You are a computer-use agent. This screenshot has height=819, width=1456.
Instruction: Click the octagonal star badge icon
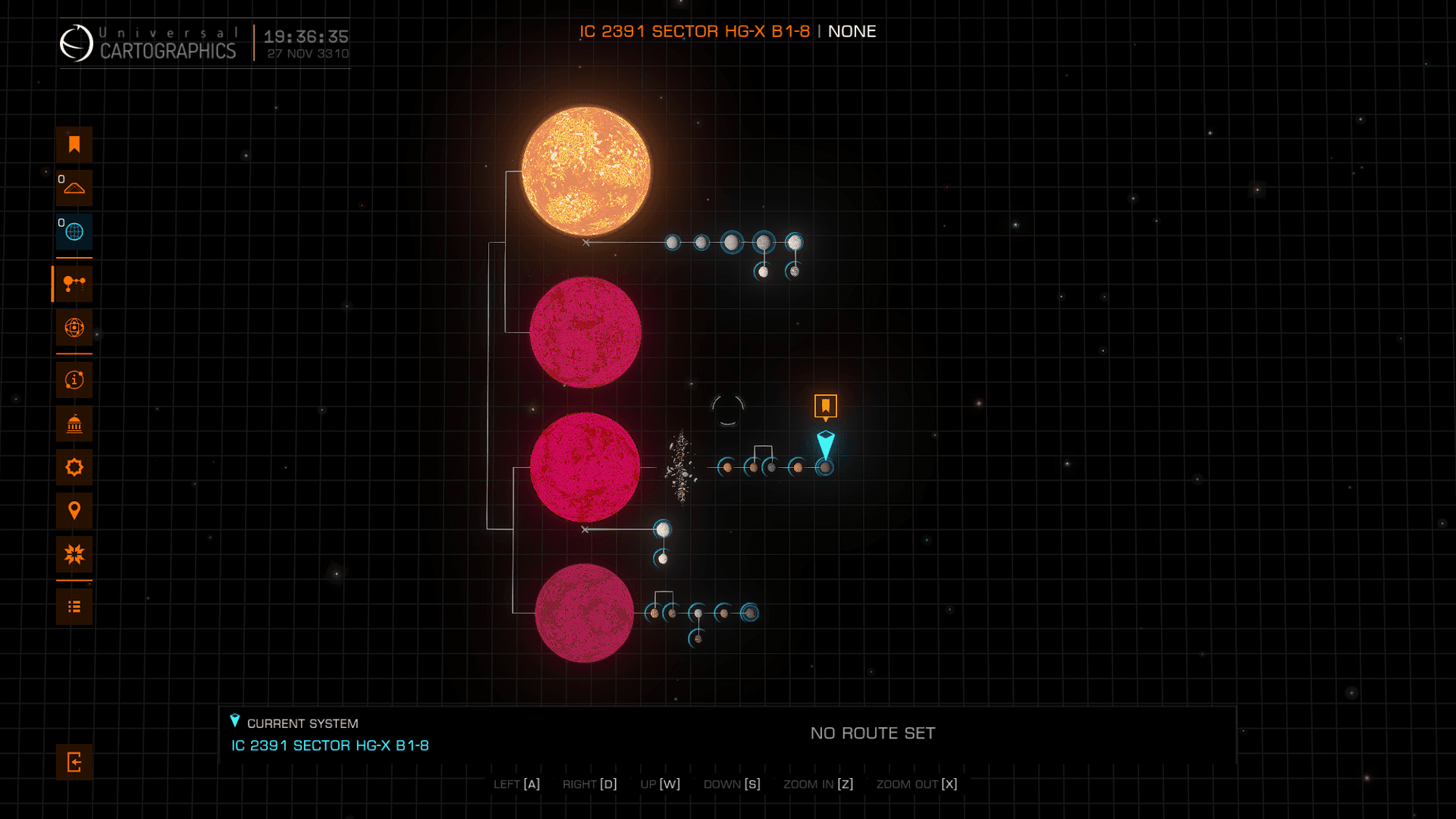point(74,467)
